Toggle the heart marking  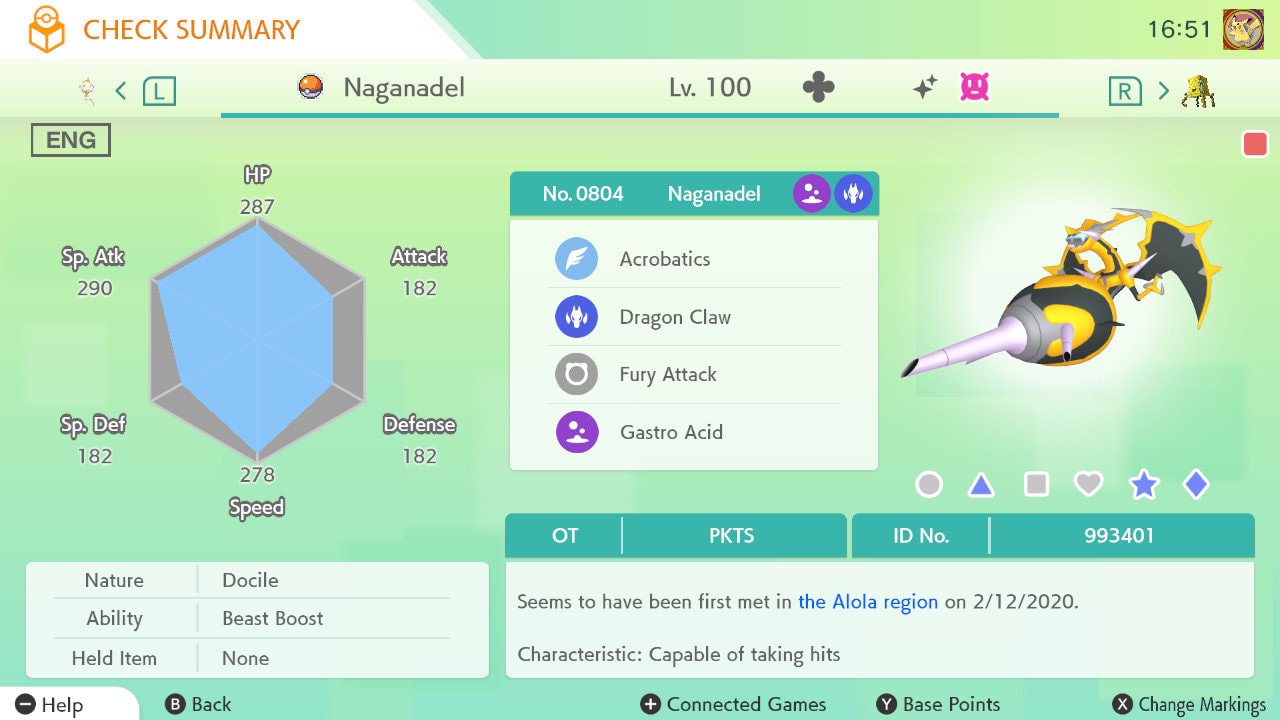coord(1088,485)
